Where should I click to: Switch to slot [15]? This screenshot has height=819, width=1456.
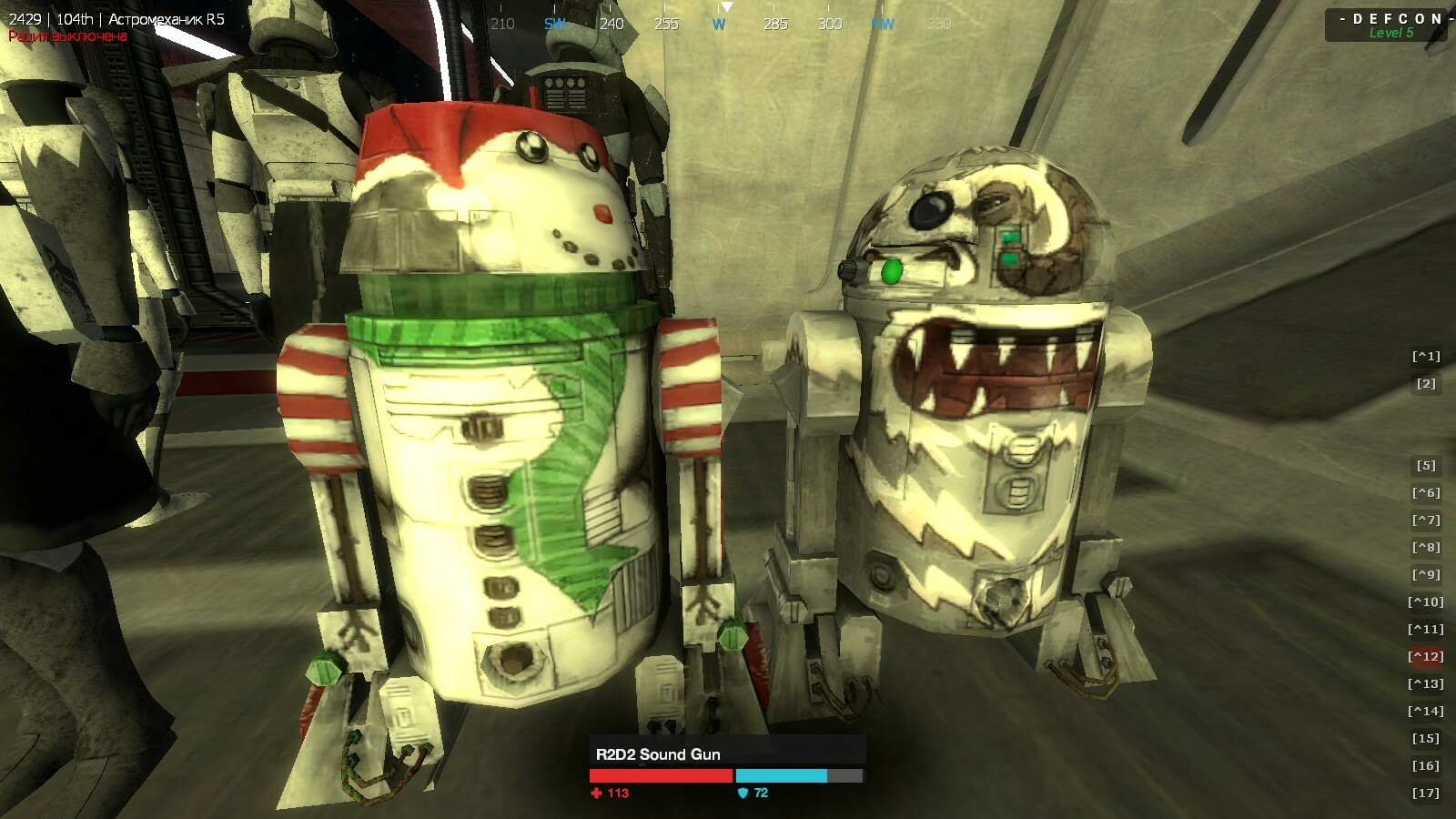1426,739
